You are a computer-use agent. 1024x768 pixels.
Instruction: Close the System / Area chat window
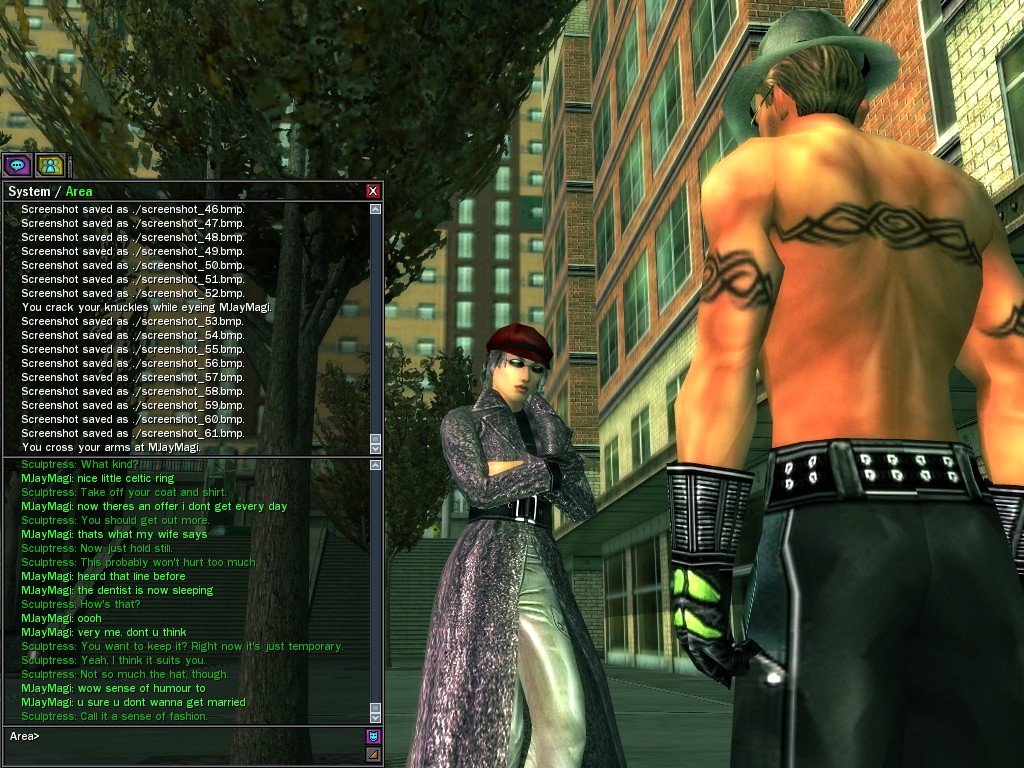click(x=373, y=191)
